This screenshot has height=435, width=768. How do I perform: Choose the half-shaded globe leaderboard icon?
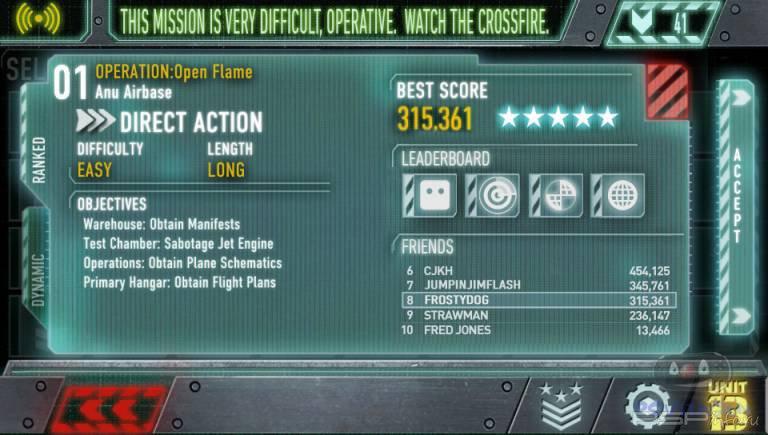pos(554,194)
